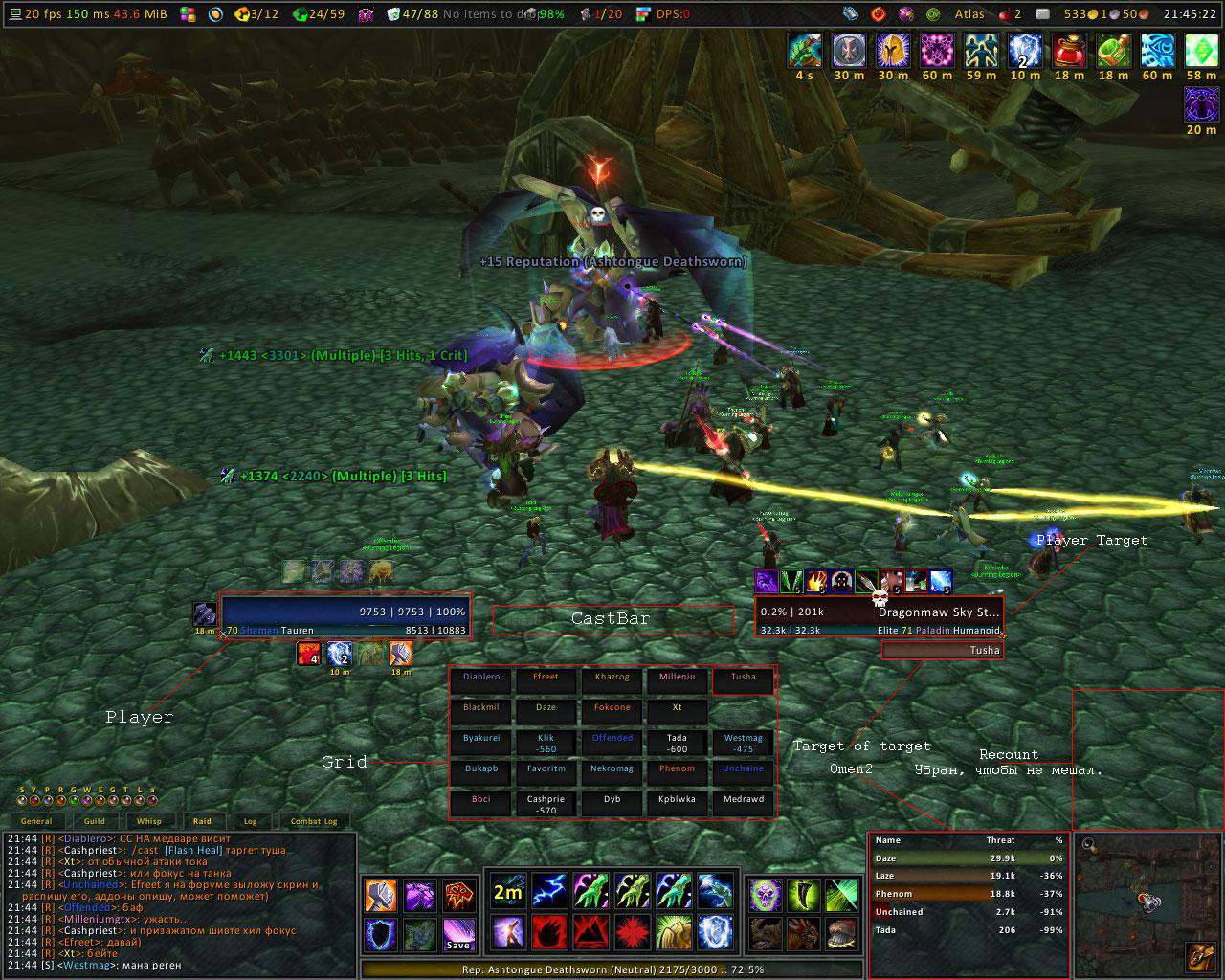Target Cashprie in the Grid raid frames

[x=546, y=802]
